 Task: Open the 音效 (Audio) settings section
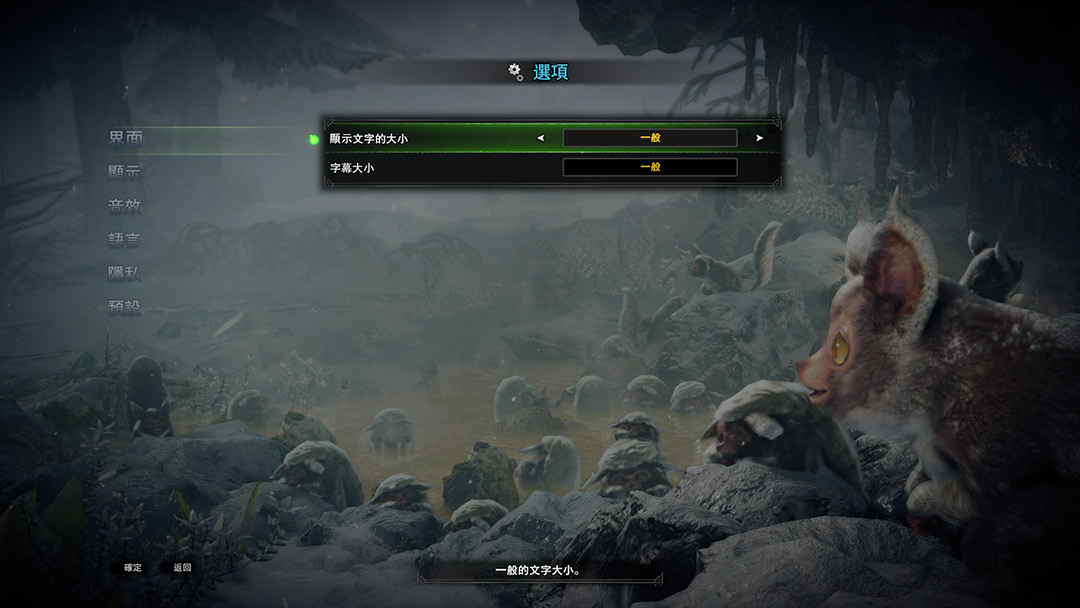[x=125, y=206]
